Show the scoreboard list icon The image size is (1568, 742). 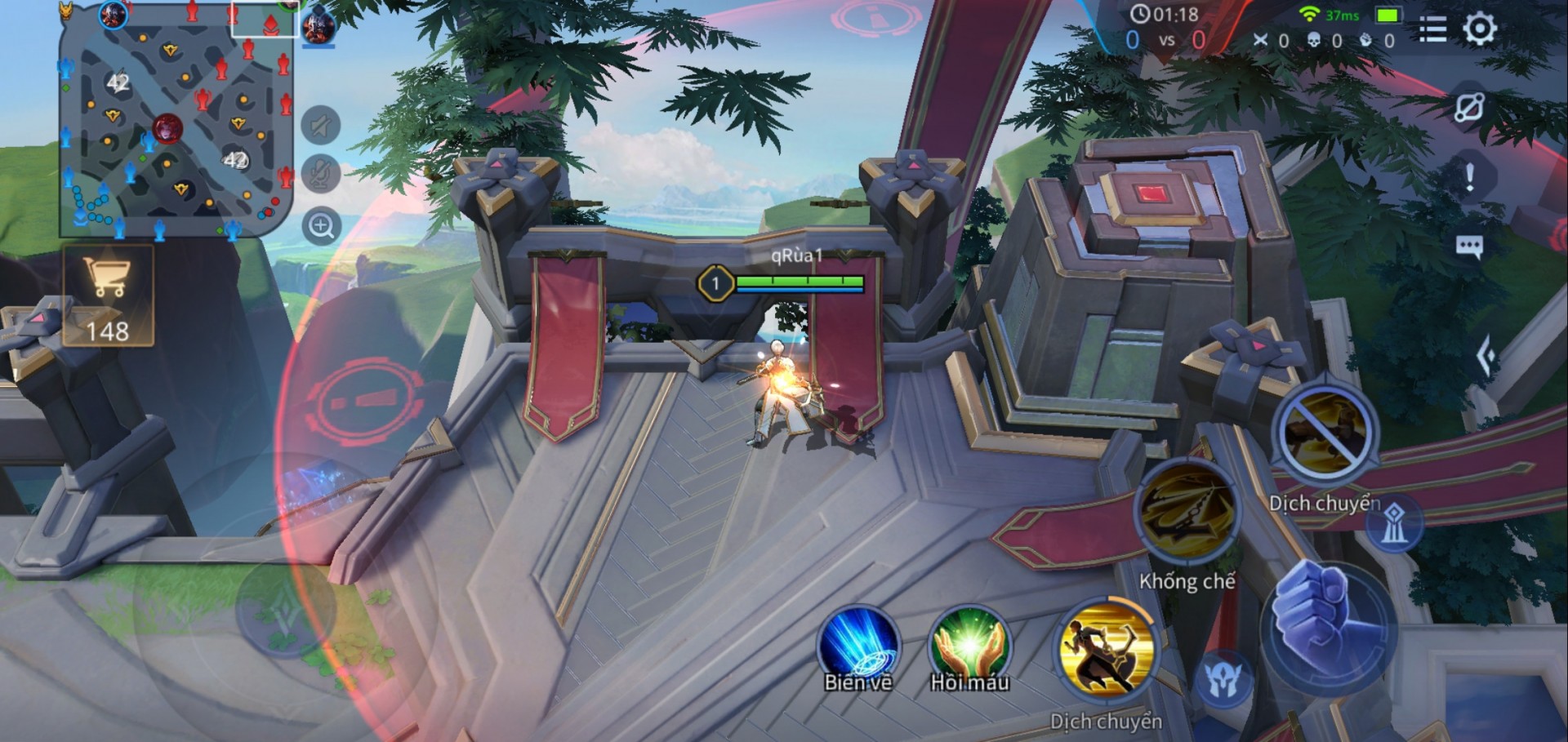1432,29
